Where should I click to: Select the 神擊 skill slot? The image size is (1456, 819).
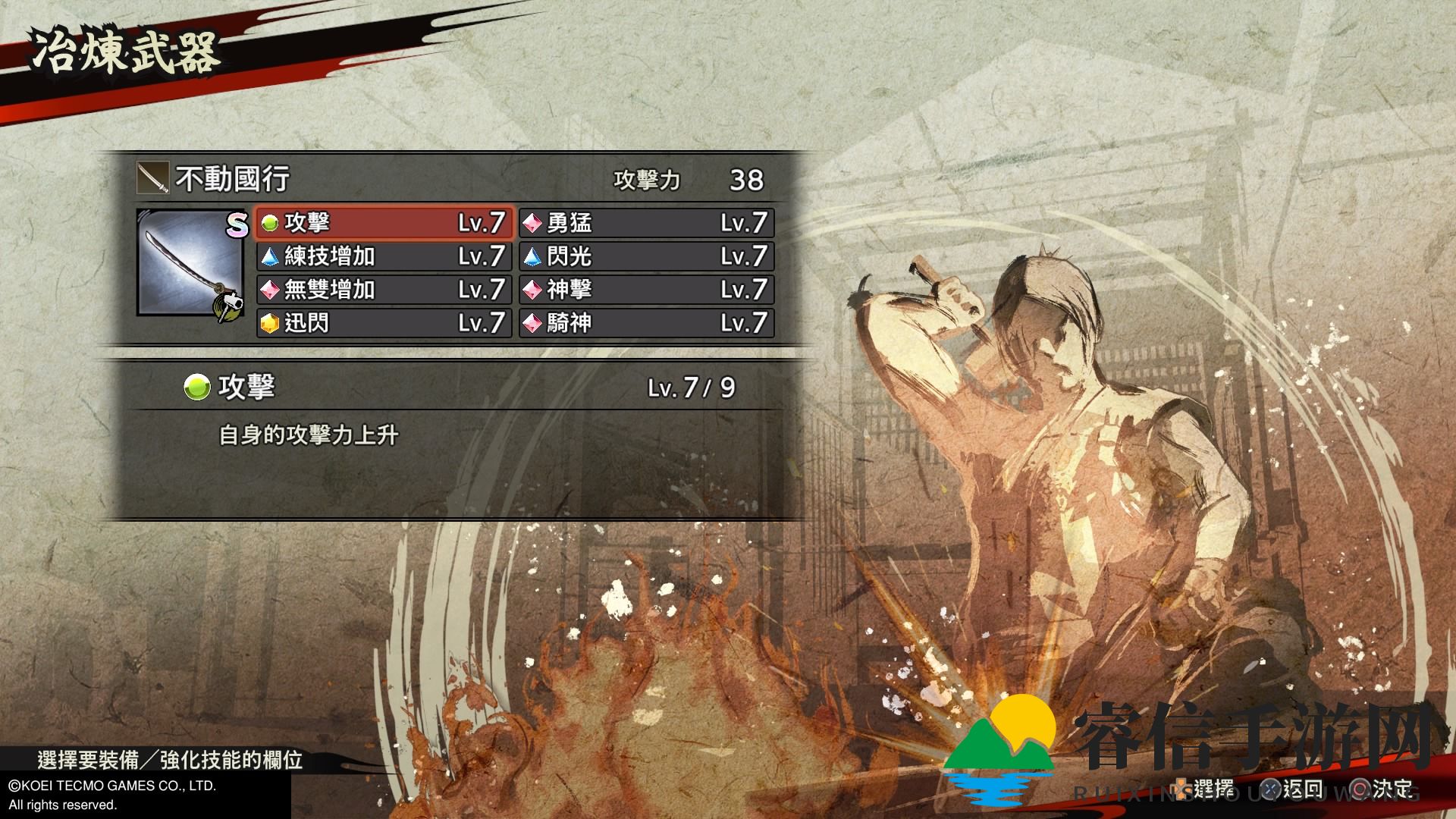(x=646, y=290)
